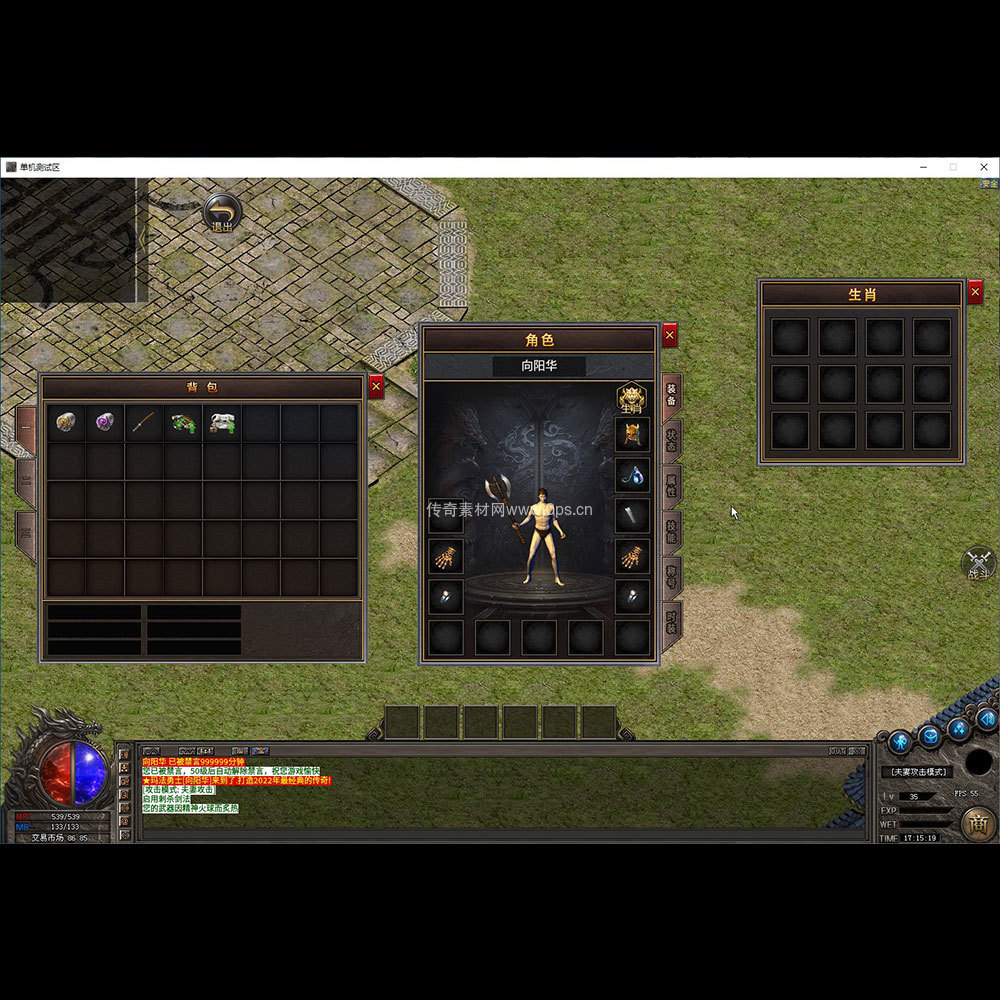Open the golden 生肖 zodiac icon

click(x=631, y=398)
